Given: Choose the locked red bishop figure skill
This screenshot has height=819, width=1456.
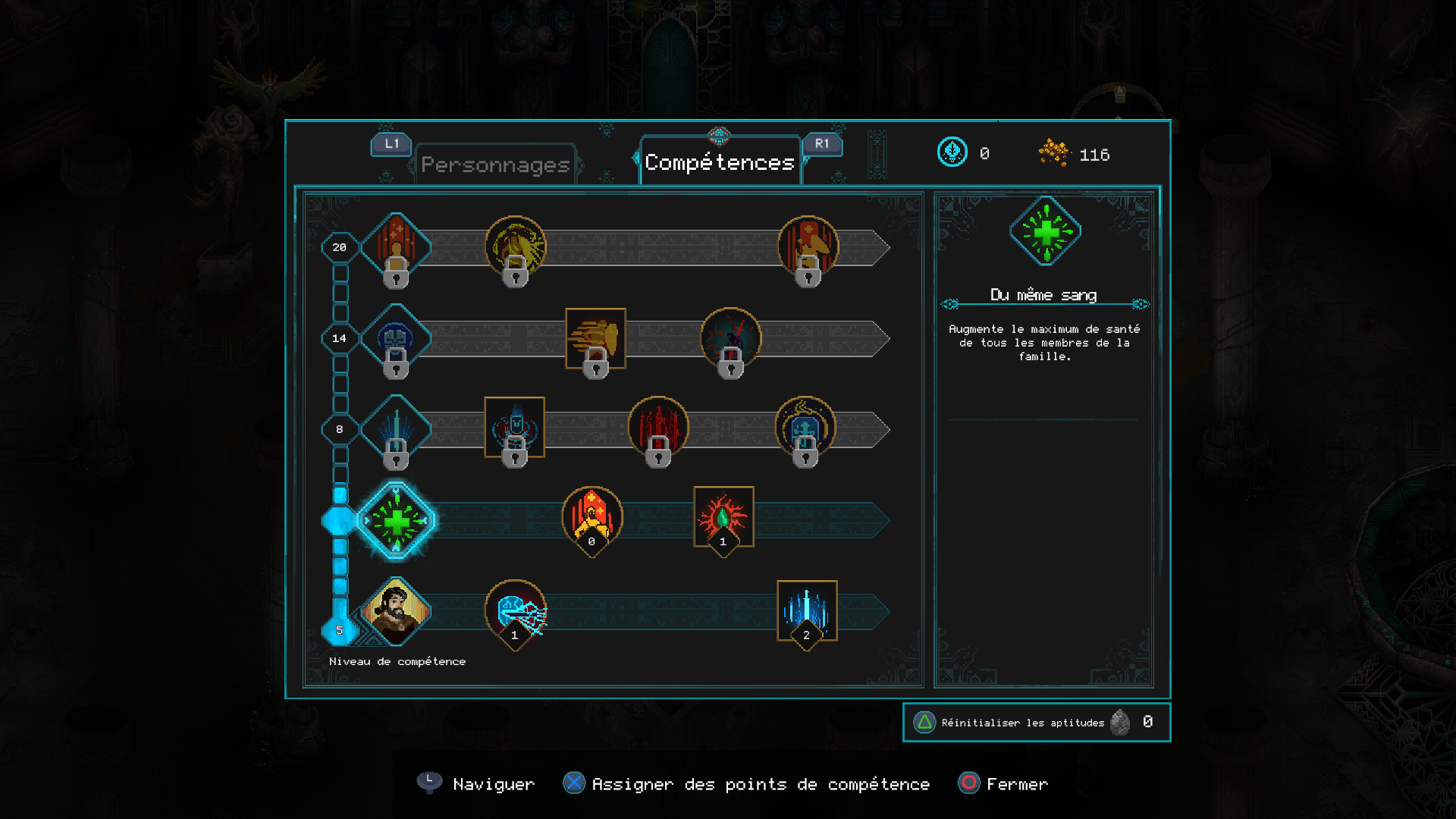Looking at the screenshot, I should (808, 246).
